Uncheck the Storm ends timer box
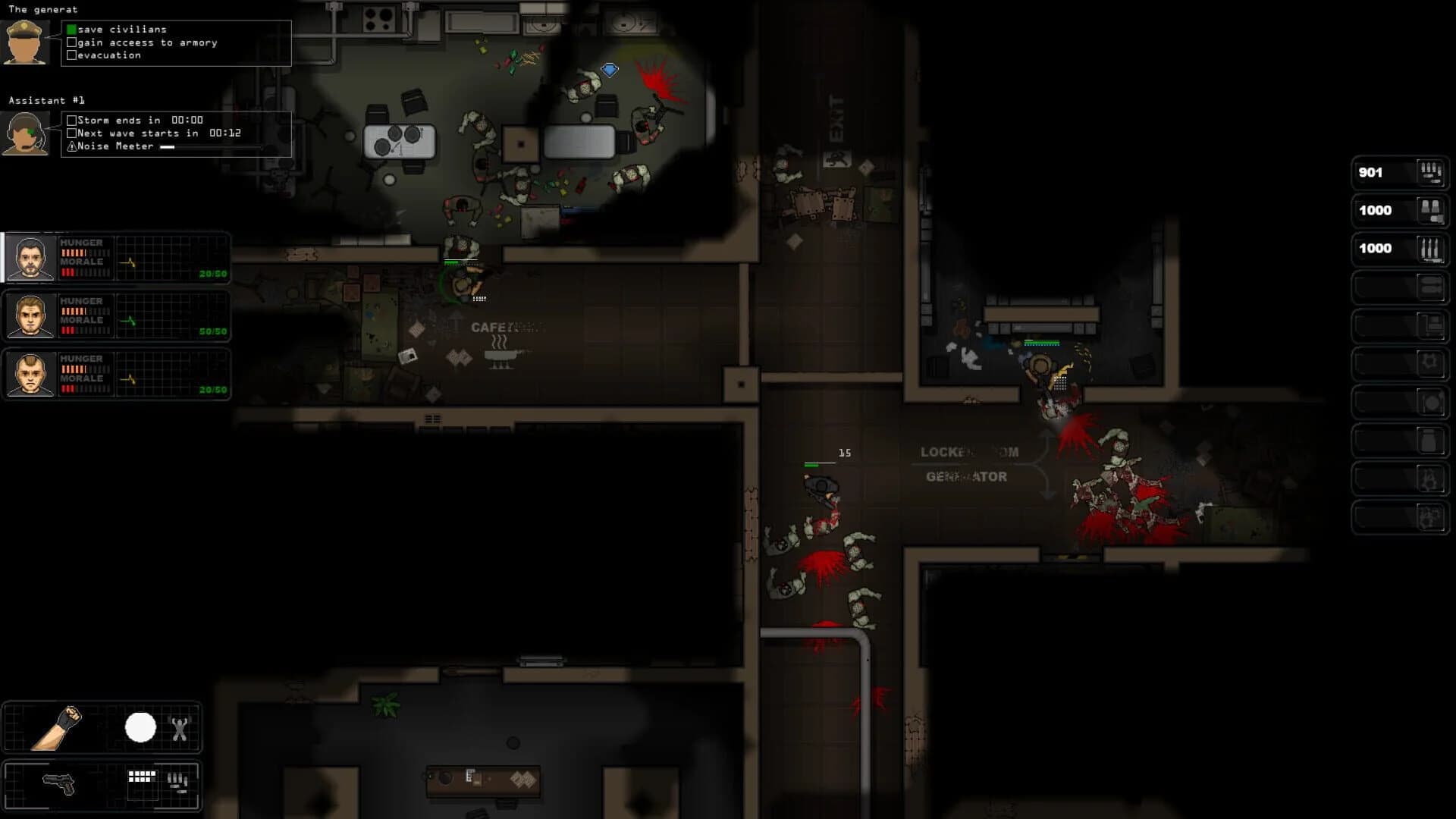Screen dimensions: 1456x819 [x=72, y=120]
